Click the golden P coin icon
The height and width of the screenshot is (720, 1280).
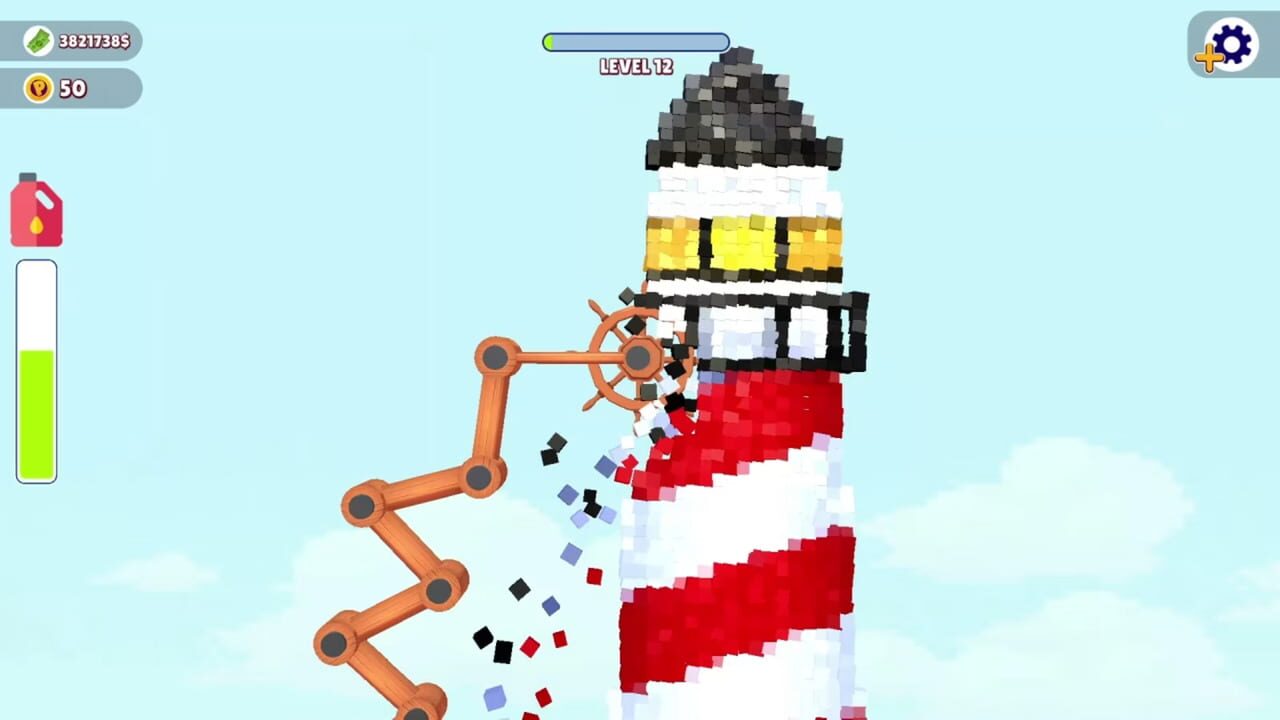(x=37, y=89)
